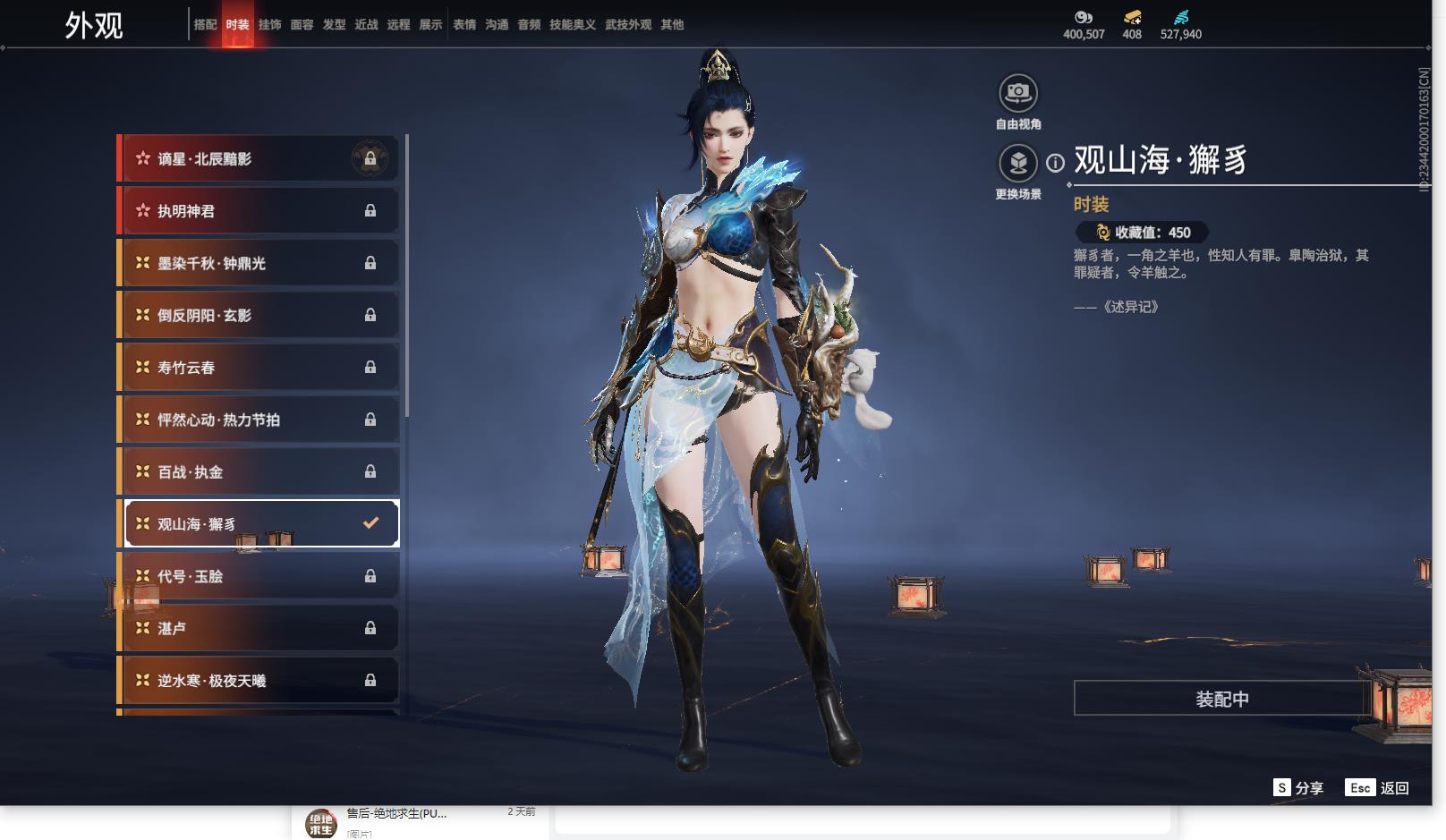Select the 发型 tab
1446x840 pixels.
tap(334, 25)
